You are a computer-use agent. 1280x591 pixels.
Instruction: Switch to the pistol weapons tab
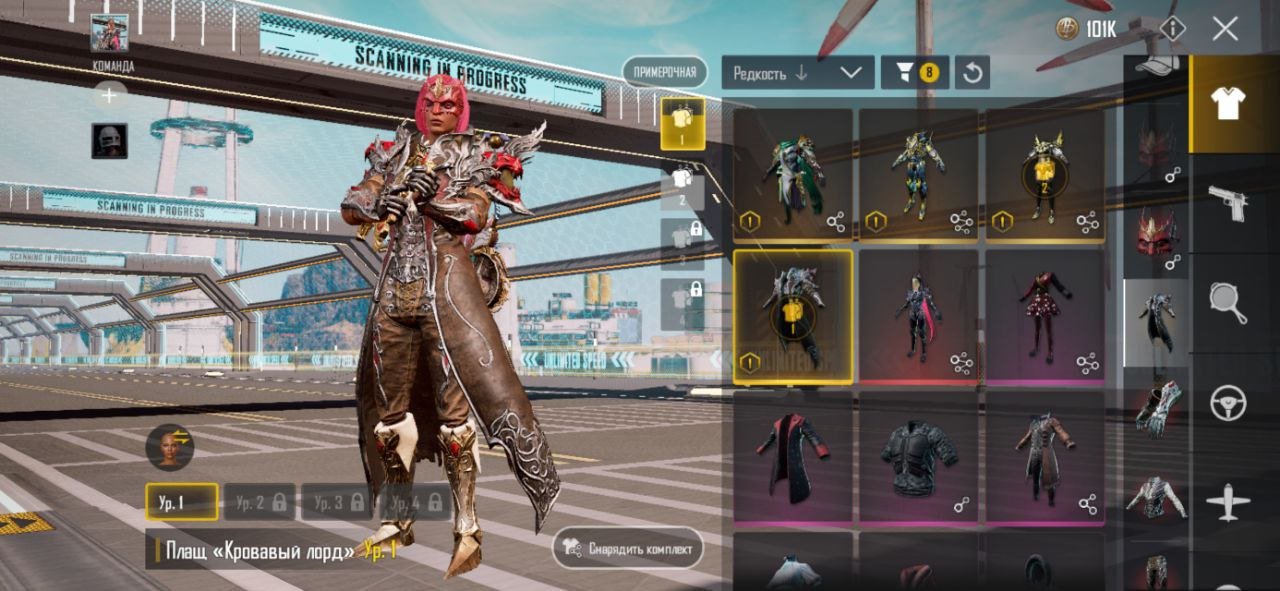pyautogui.click(x=1228, y=203)
